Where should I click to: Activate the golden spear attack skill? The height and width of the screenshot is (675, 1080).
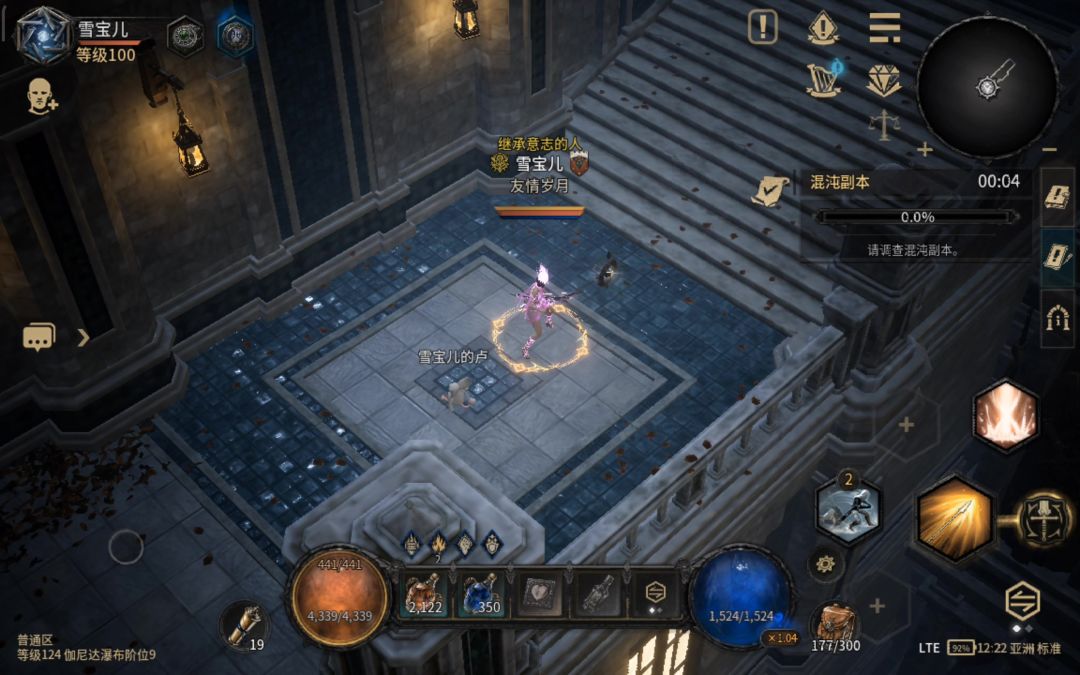click(x=955, y=519)
